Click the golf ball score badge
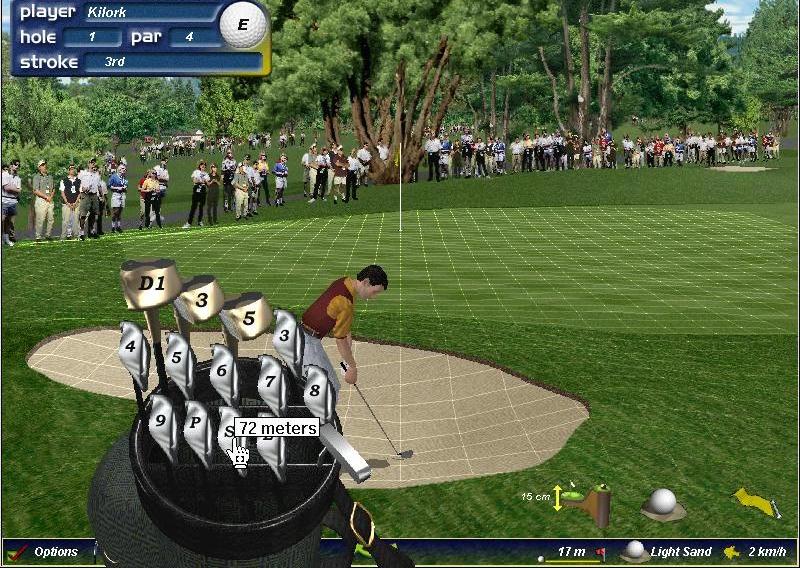The height and width of the screenshot is (568, 800). click(x=243, y=25)
